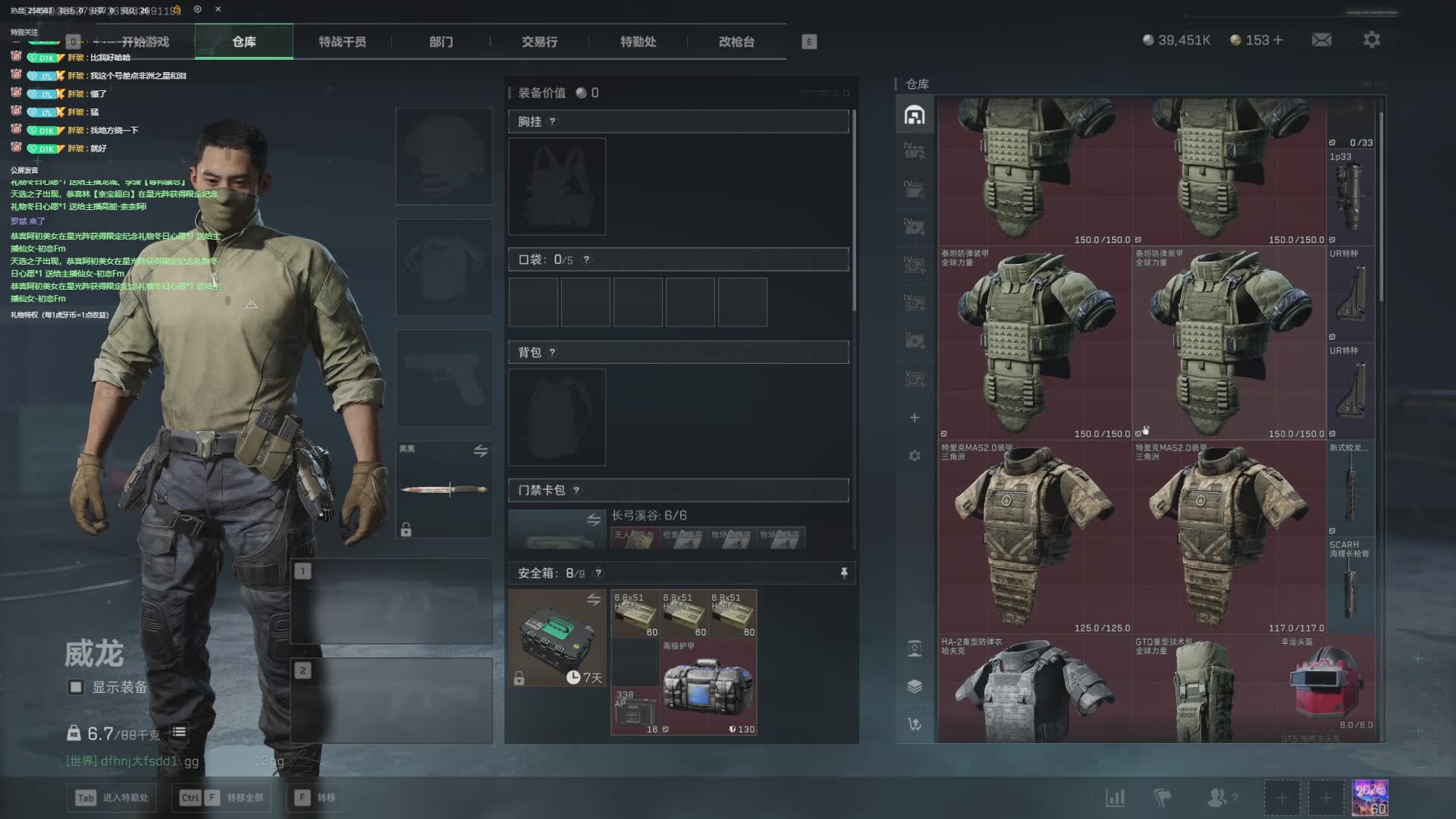Image resolution: width=1456 pixels, height=819 pixels.
Task: Close the stream overlay with the X
Action: 218,9
